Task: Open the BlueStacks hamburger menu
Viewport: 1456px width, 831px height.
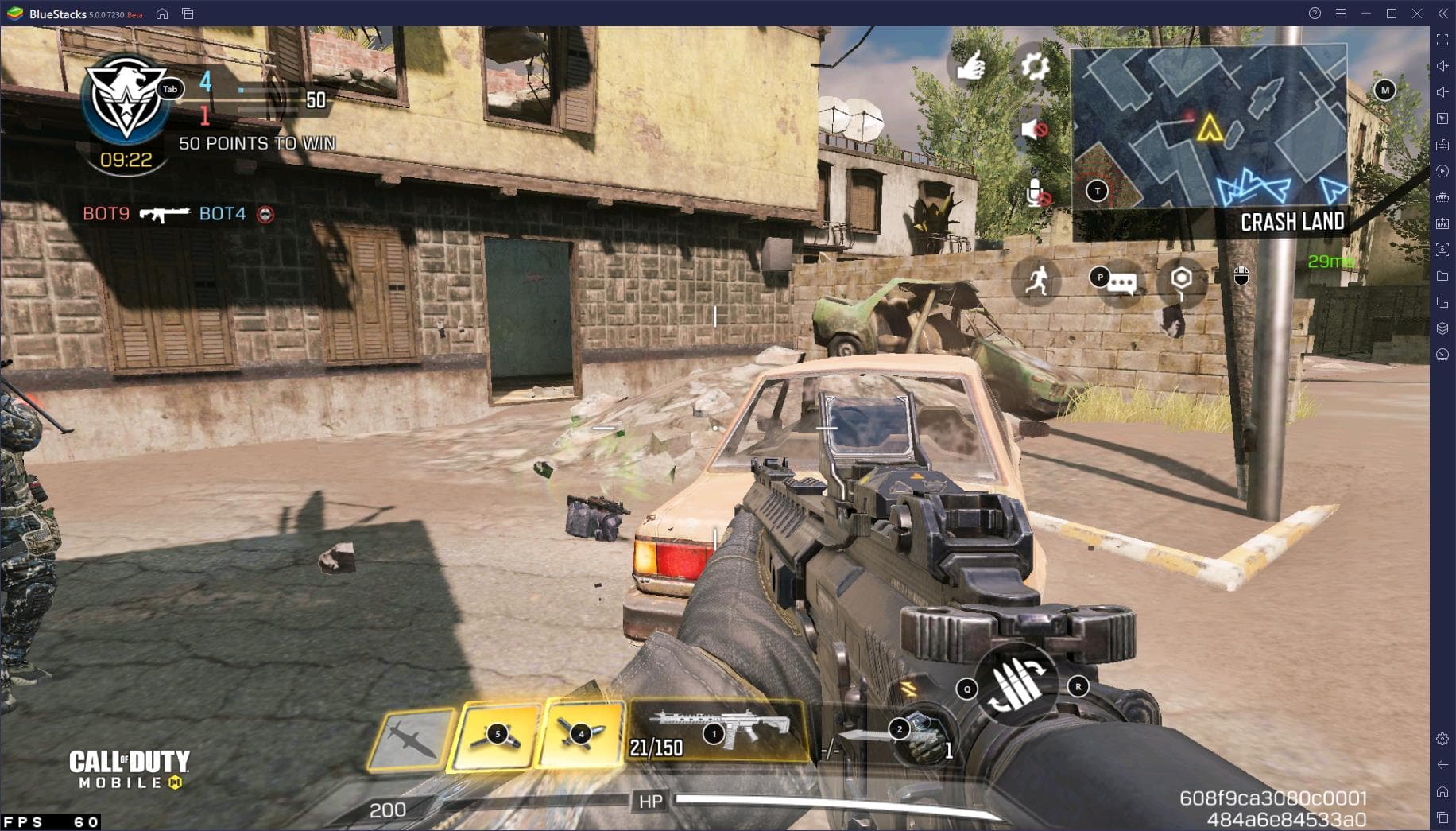Action: [x=1341, y=14]
